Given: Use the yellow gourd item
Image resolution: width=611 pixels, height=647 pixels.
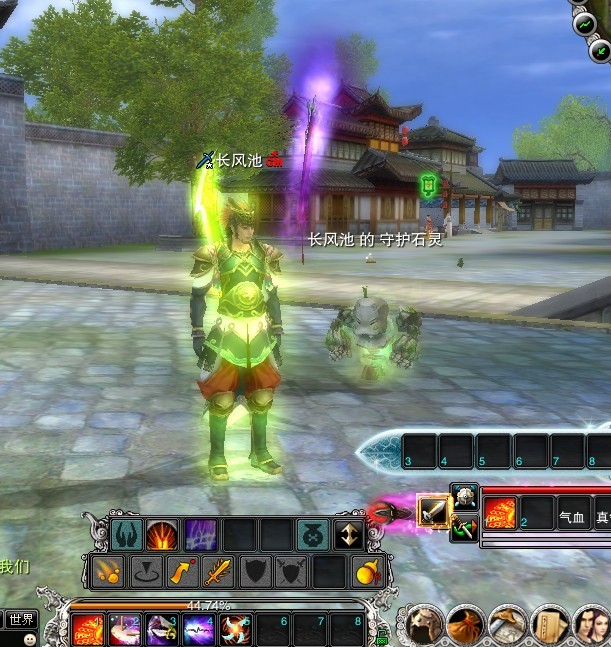Looking at the screenshot, I should 367,572.
